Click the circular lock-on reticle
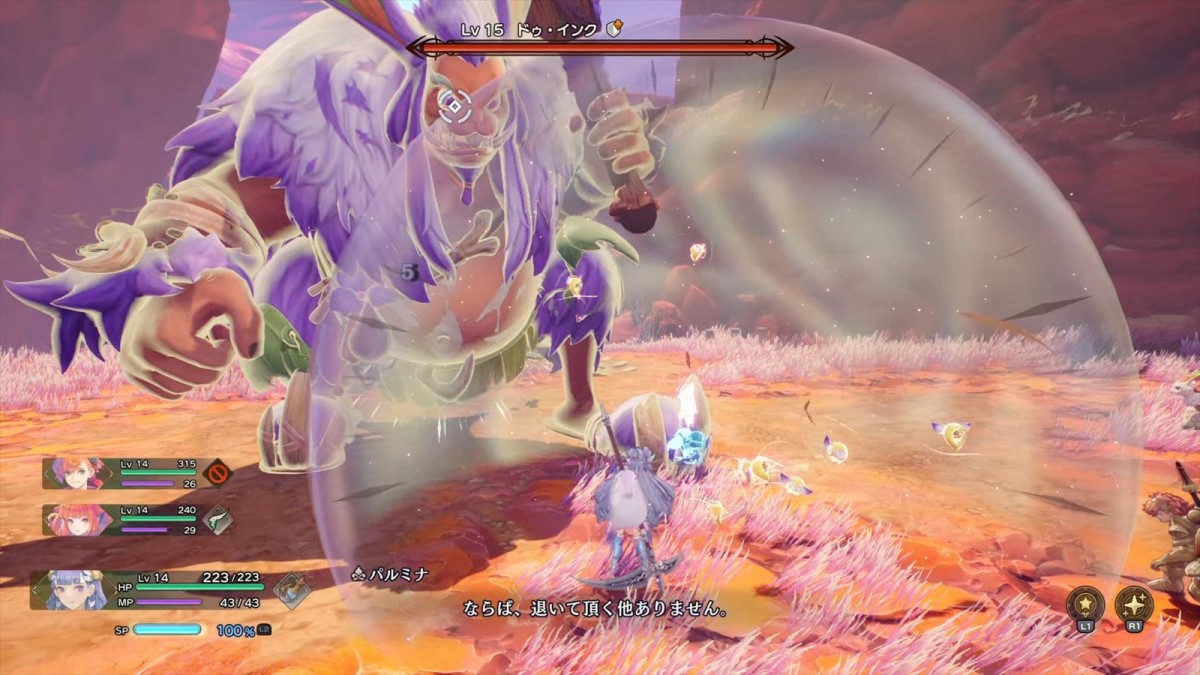 click(x=456, y=103)
